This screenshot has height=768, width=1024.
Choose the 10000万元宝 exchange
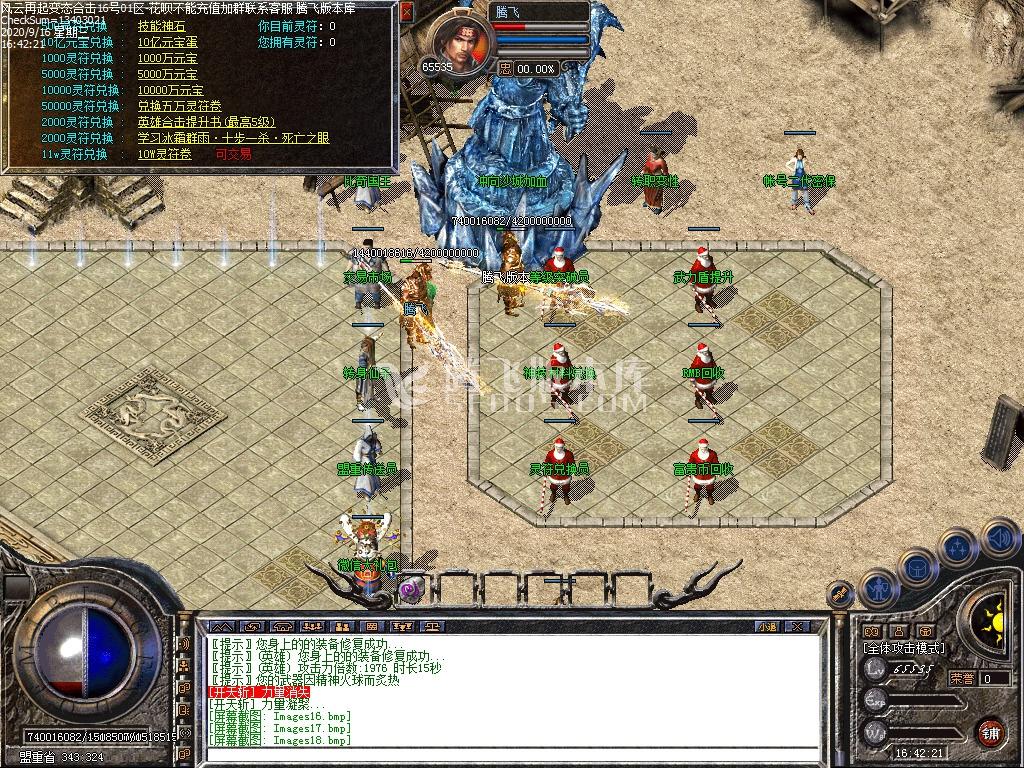click(x=171, y=90)
